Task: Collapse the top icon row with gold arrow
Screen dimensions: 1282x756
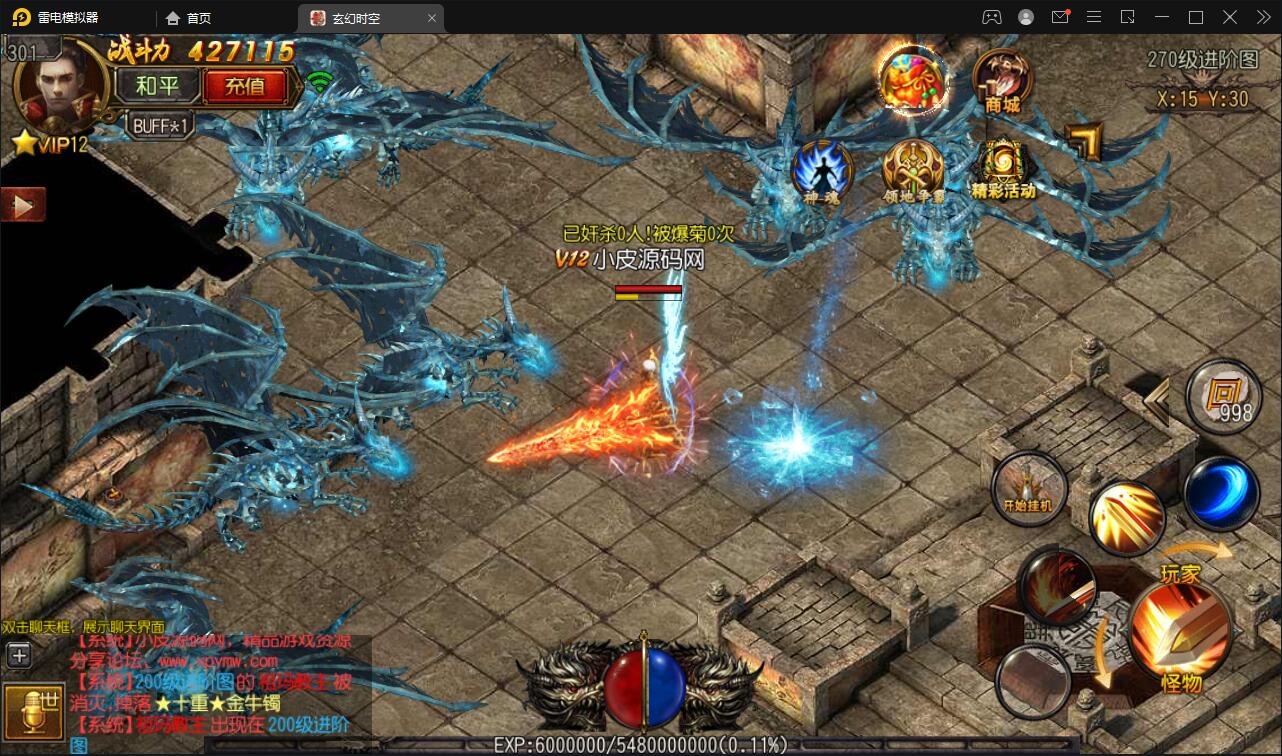Action: 1084,141
